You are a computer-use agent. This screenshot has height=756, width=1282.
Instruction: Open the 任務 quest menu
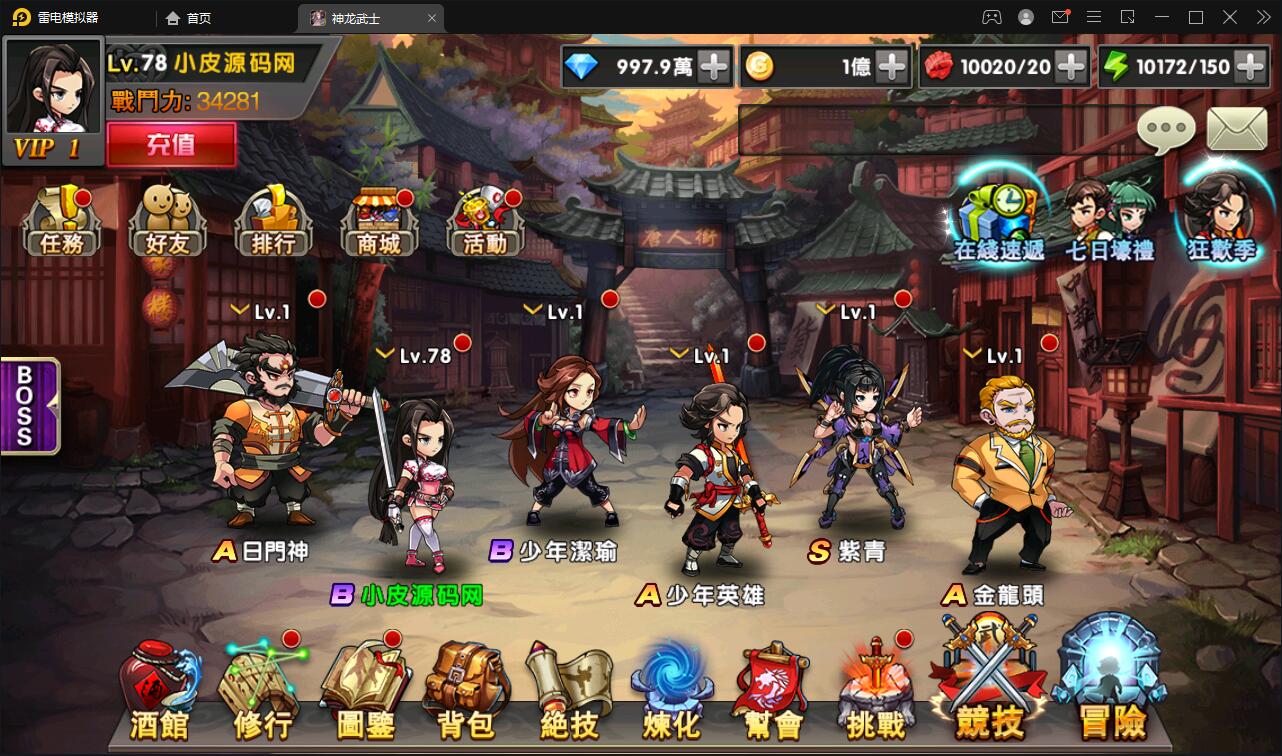[61, 221]
